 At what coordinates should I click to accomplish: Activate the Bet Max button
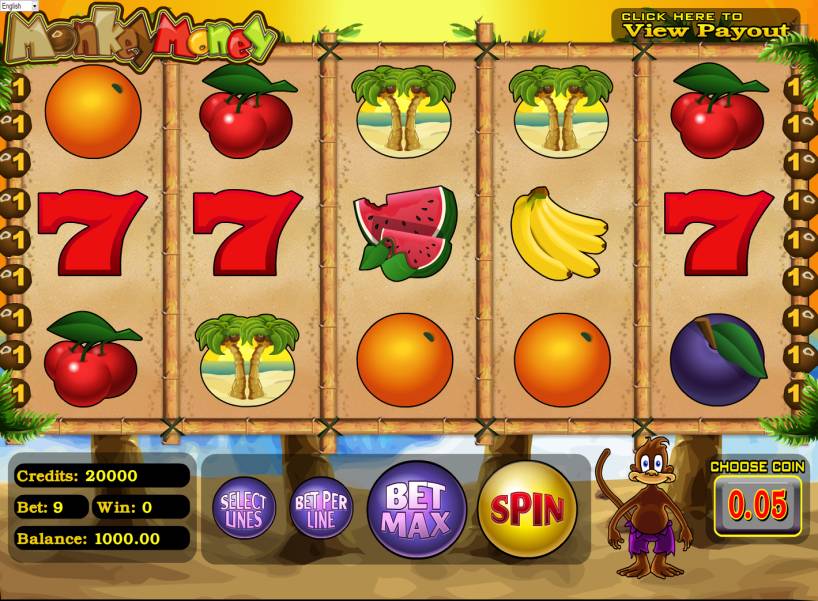(417, 509)
